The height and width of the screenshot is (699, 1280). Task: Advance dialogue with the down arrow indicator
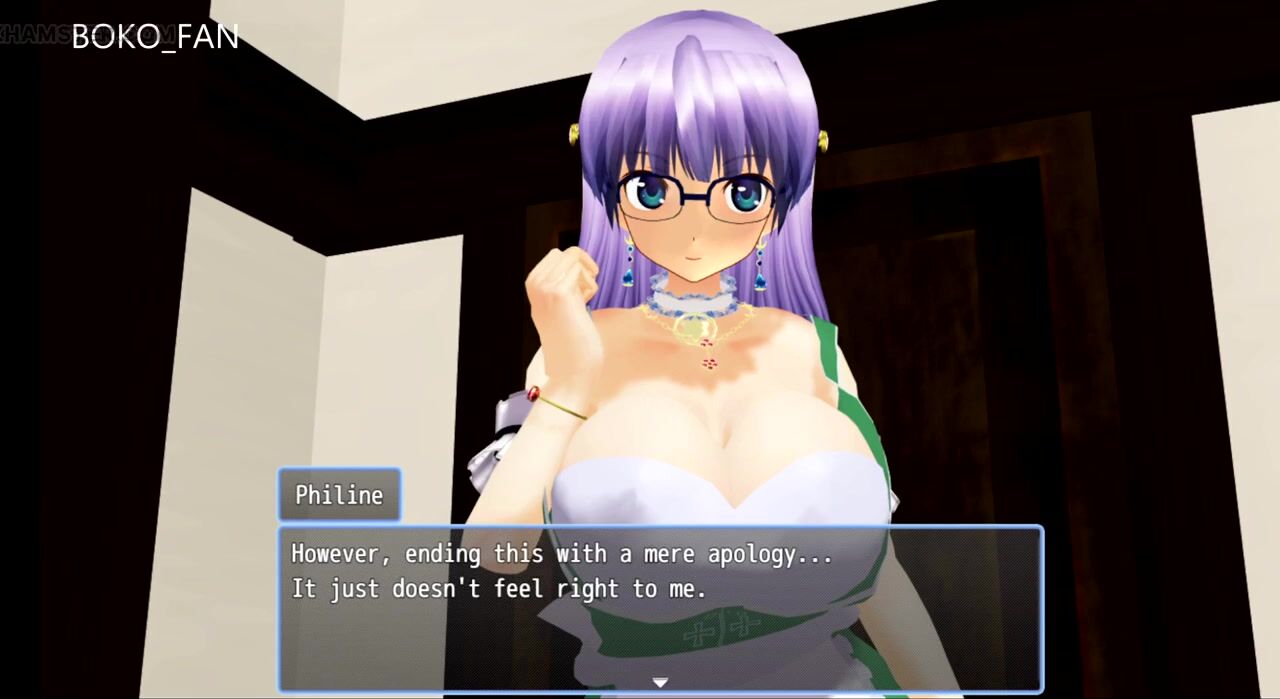(660, 682)
